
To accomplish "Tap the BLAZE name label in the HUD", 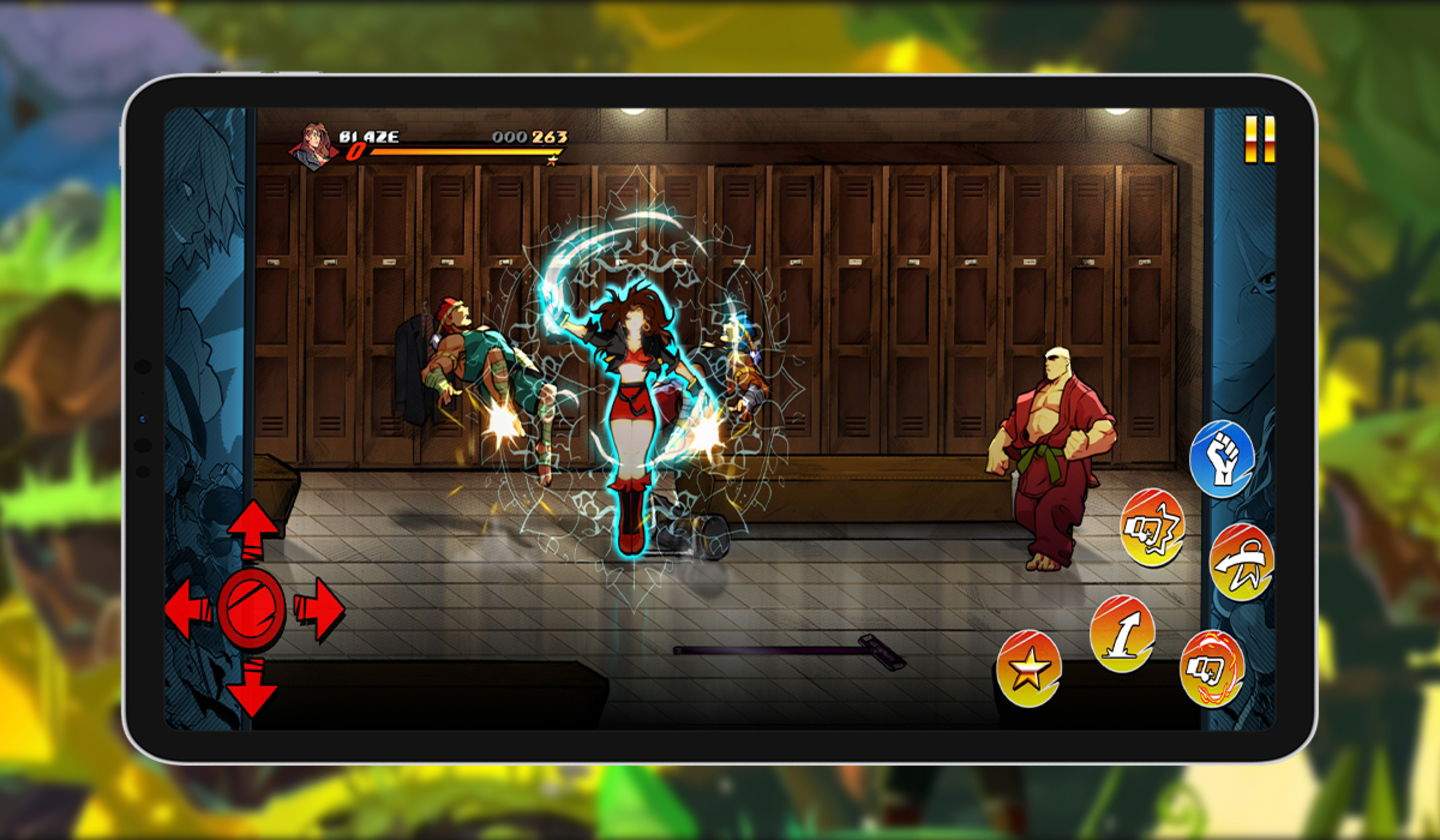I will 370,135.
